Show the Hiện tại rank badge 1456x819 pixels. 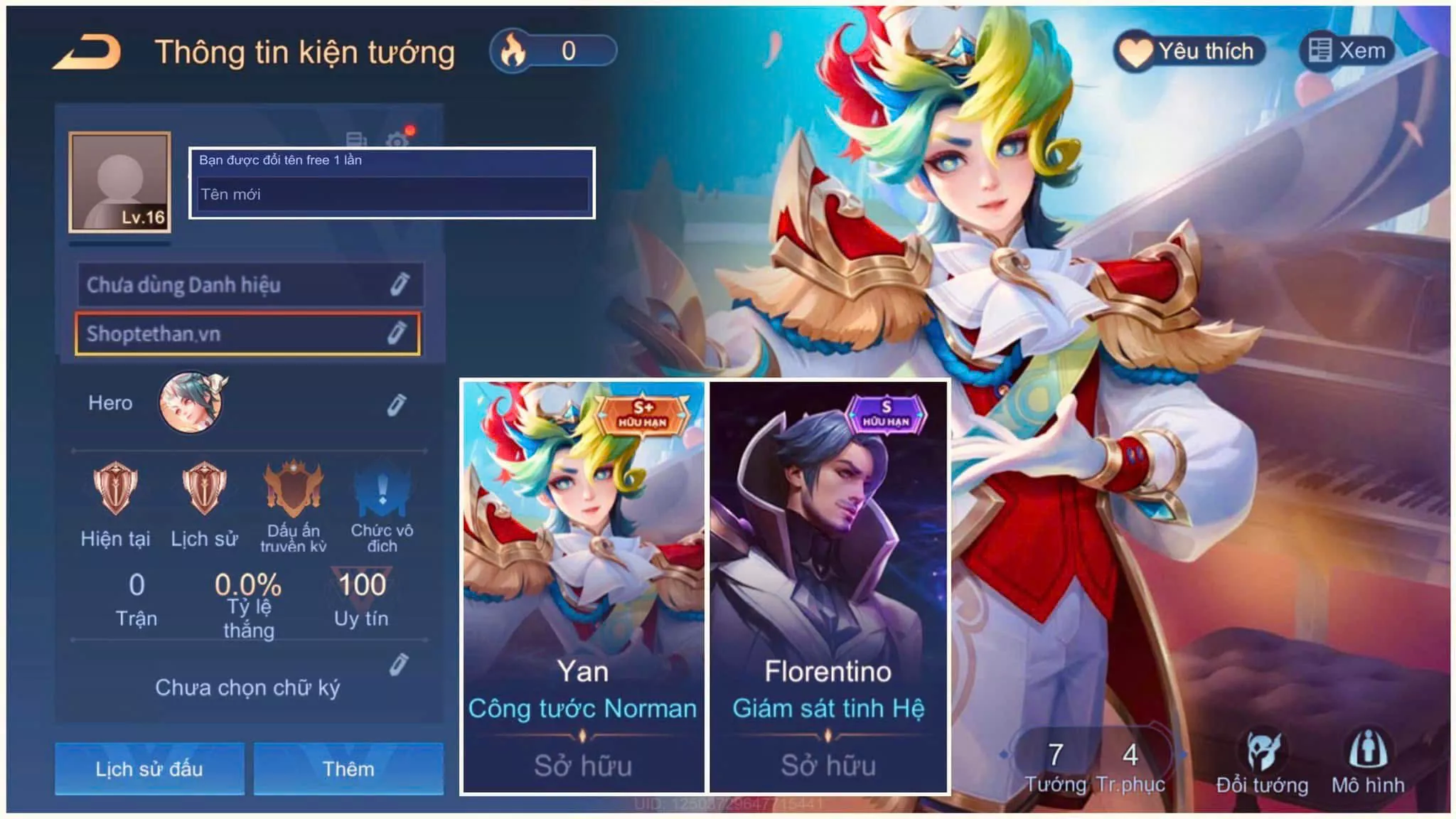click(x=115, y=488)
